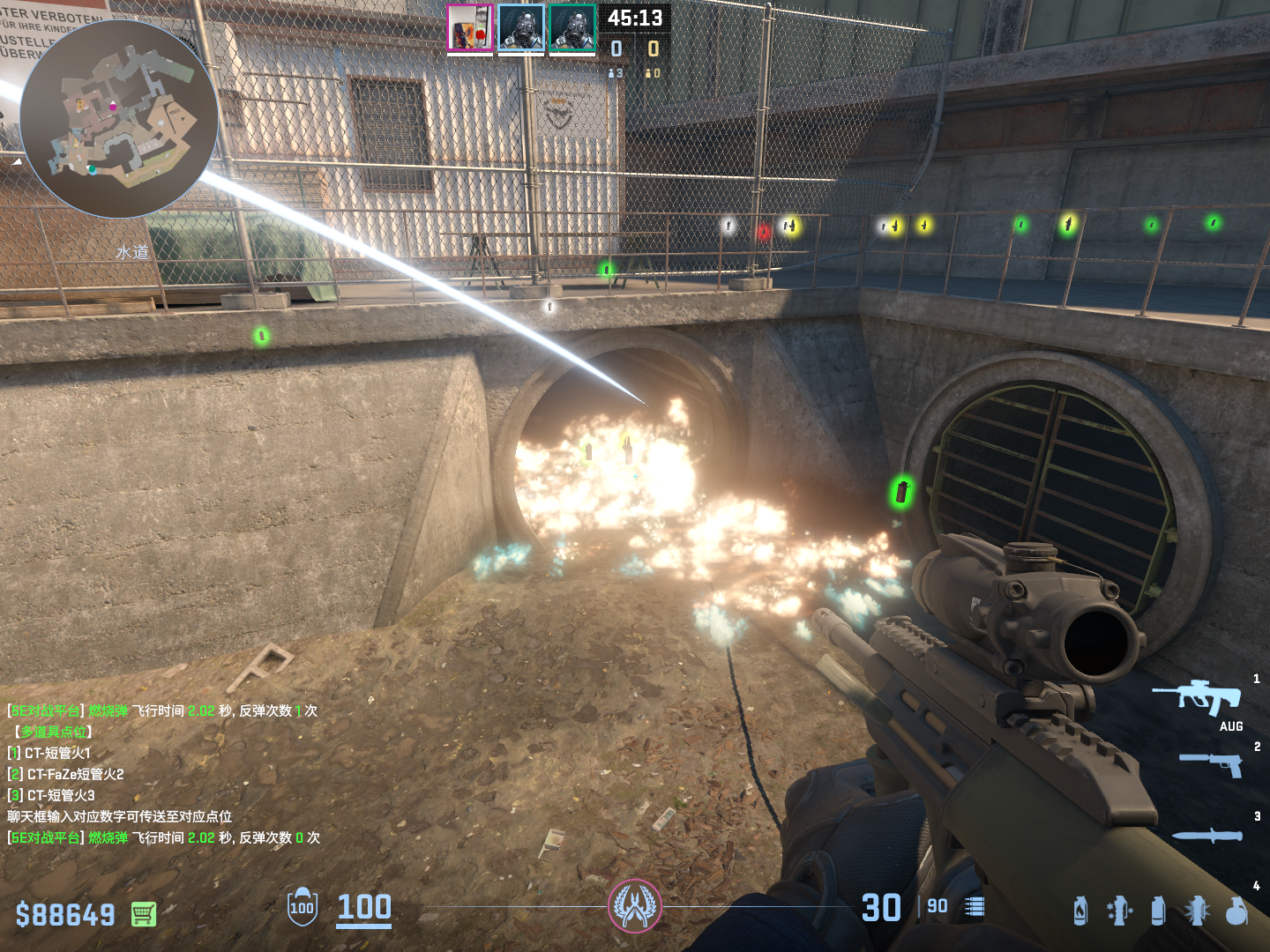Select the knife weapon slot
The width and height of the screenshot is (1270, 952).
pos(1207,835)
